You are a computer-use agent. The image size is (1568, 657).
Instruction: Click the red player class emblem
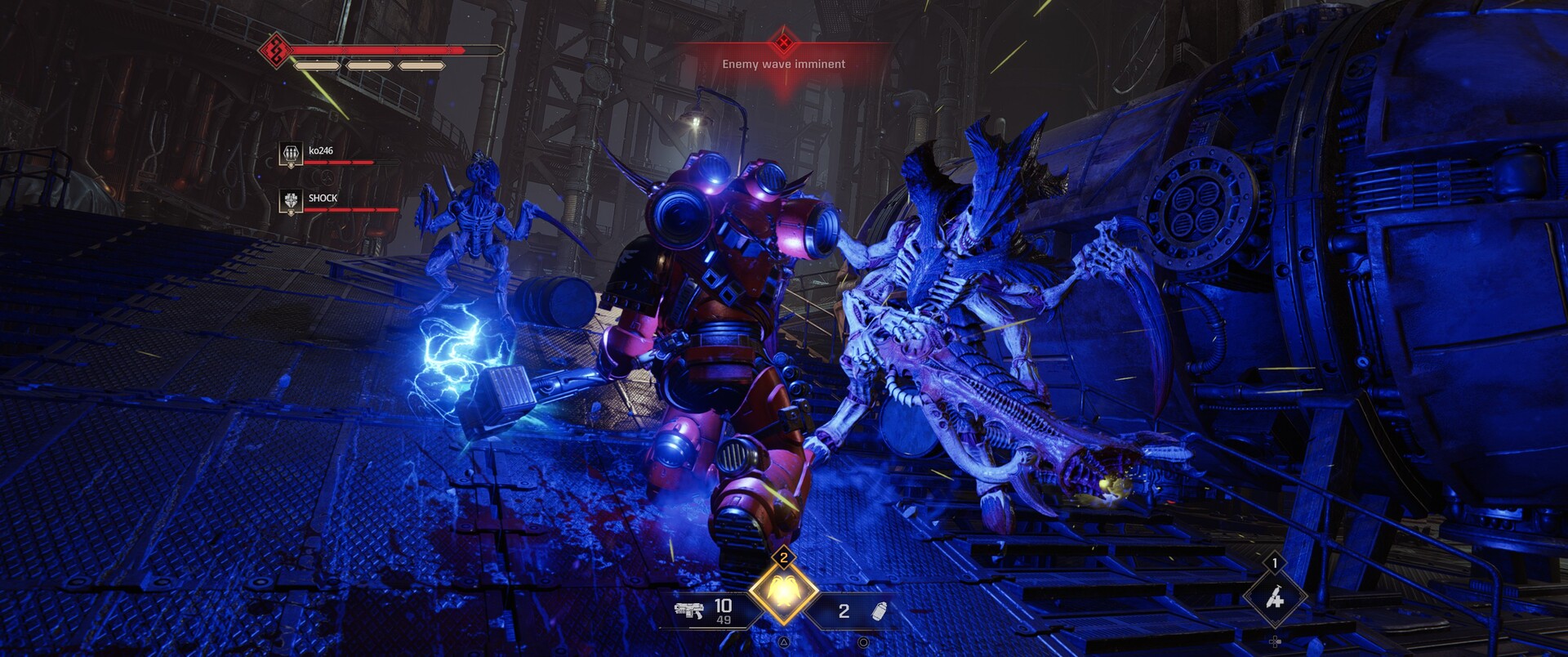coord(276,51)
